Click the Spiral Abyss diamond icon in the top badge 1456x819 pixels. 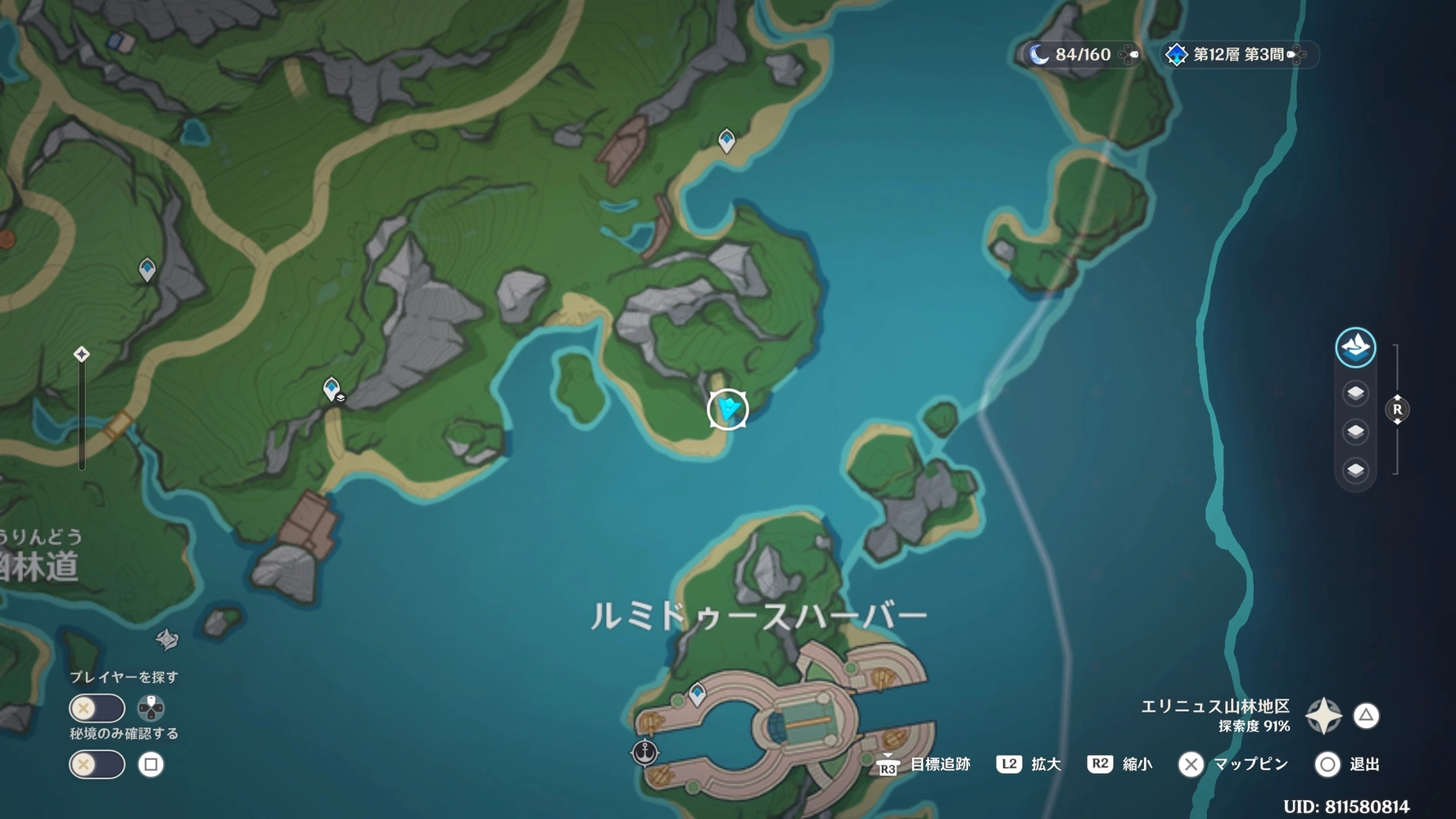point(1177,54)
